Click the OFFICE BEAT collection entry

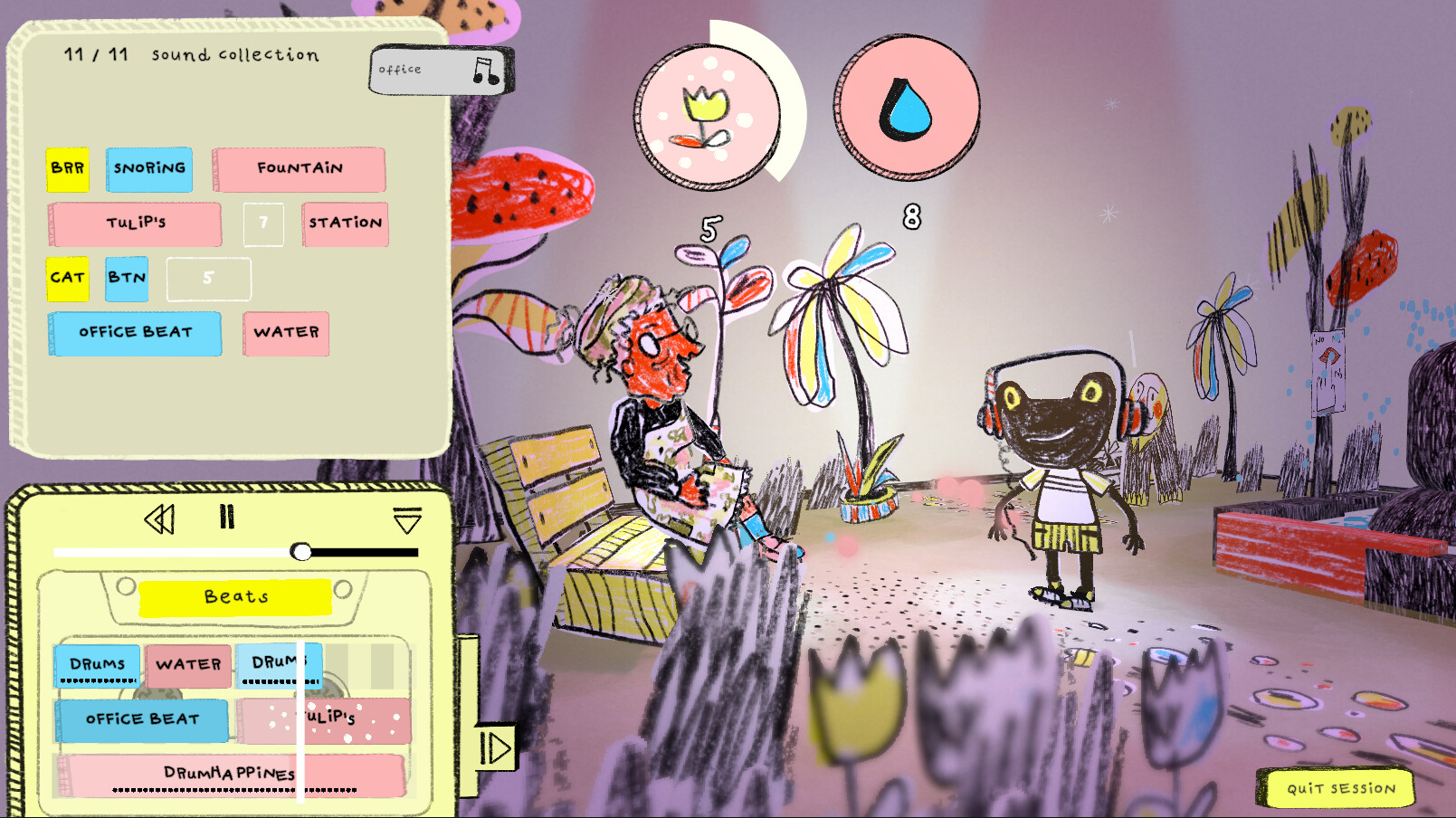(x=135, y=332)
